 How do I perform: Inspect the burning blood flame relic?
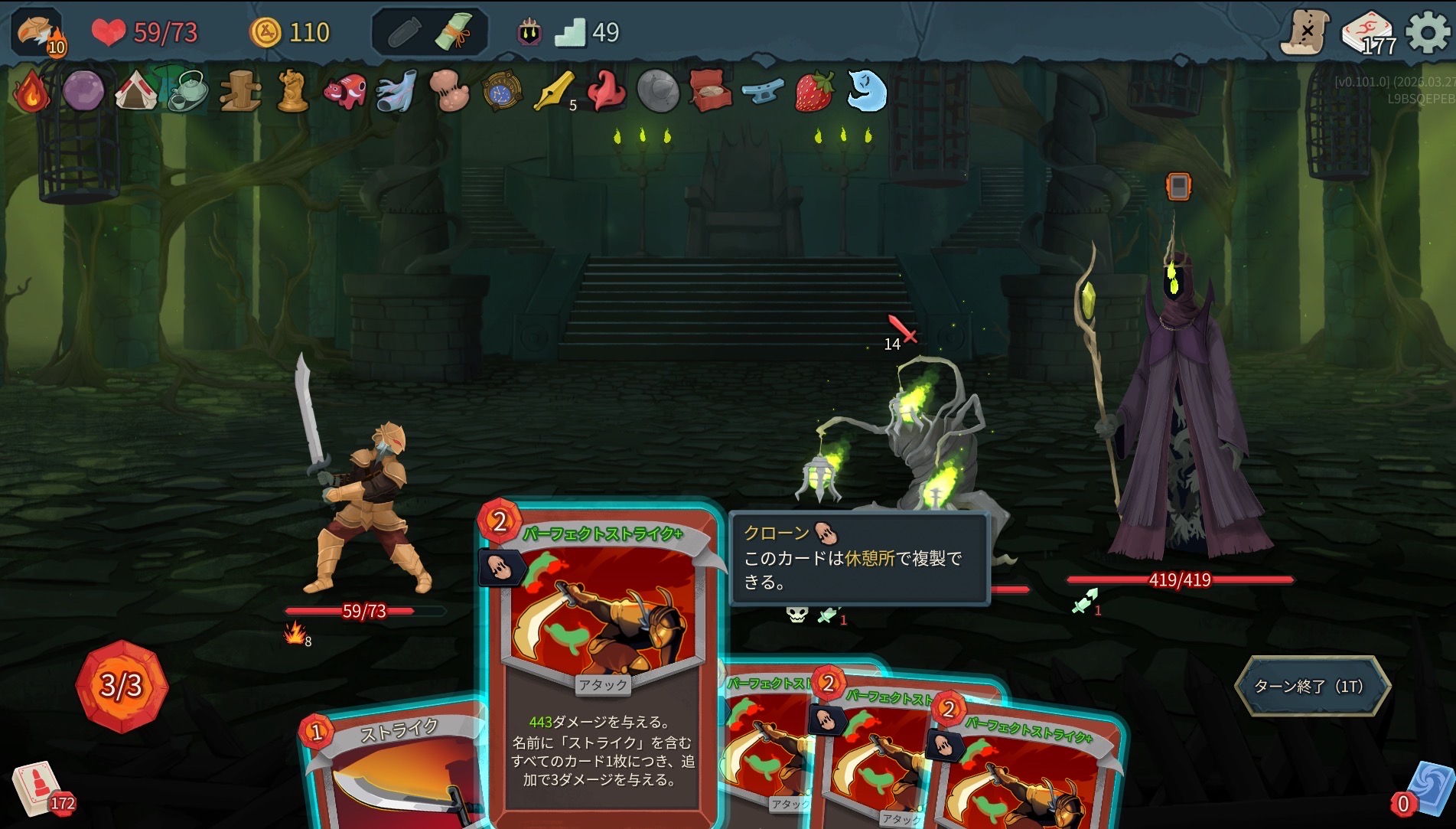click(31, 91)
